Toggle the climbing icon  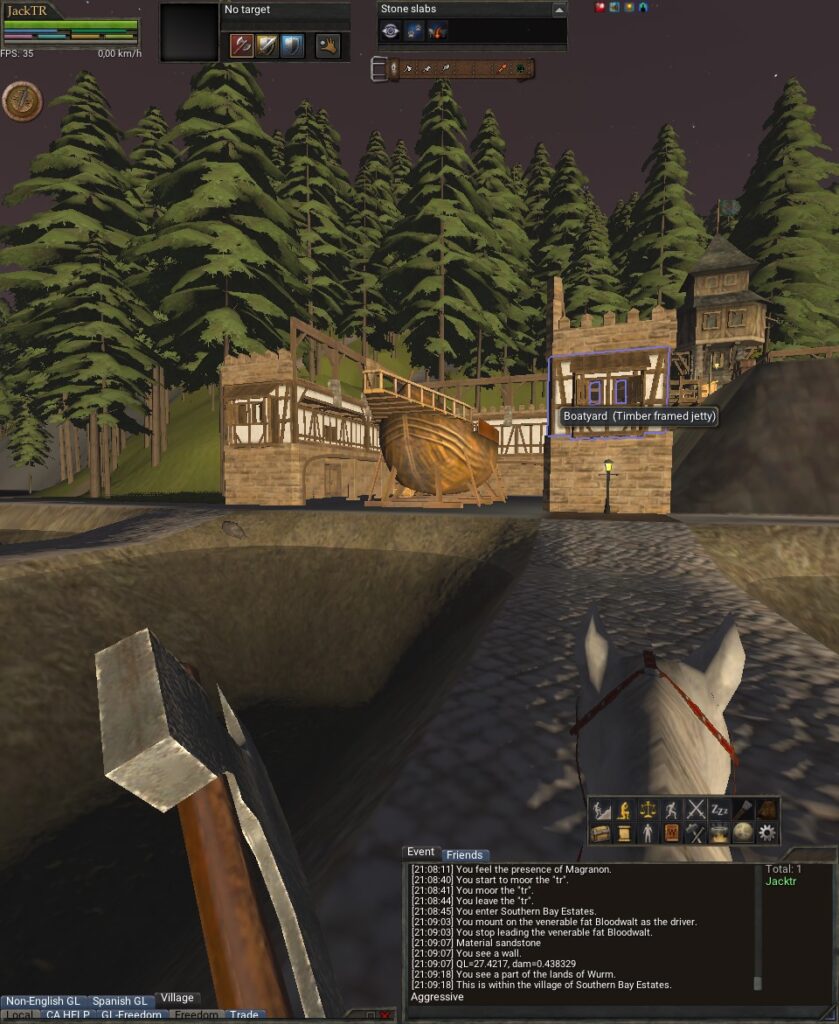click(x=601, y=809)
